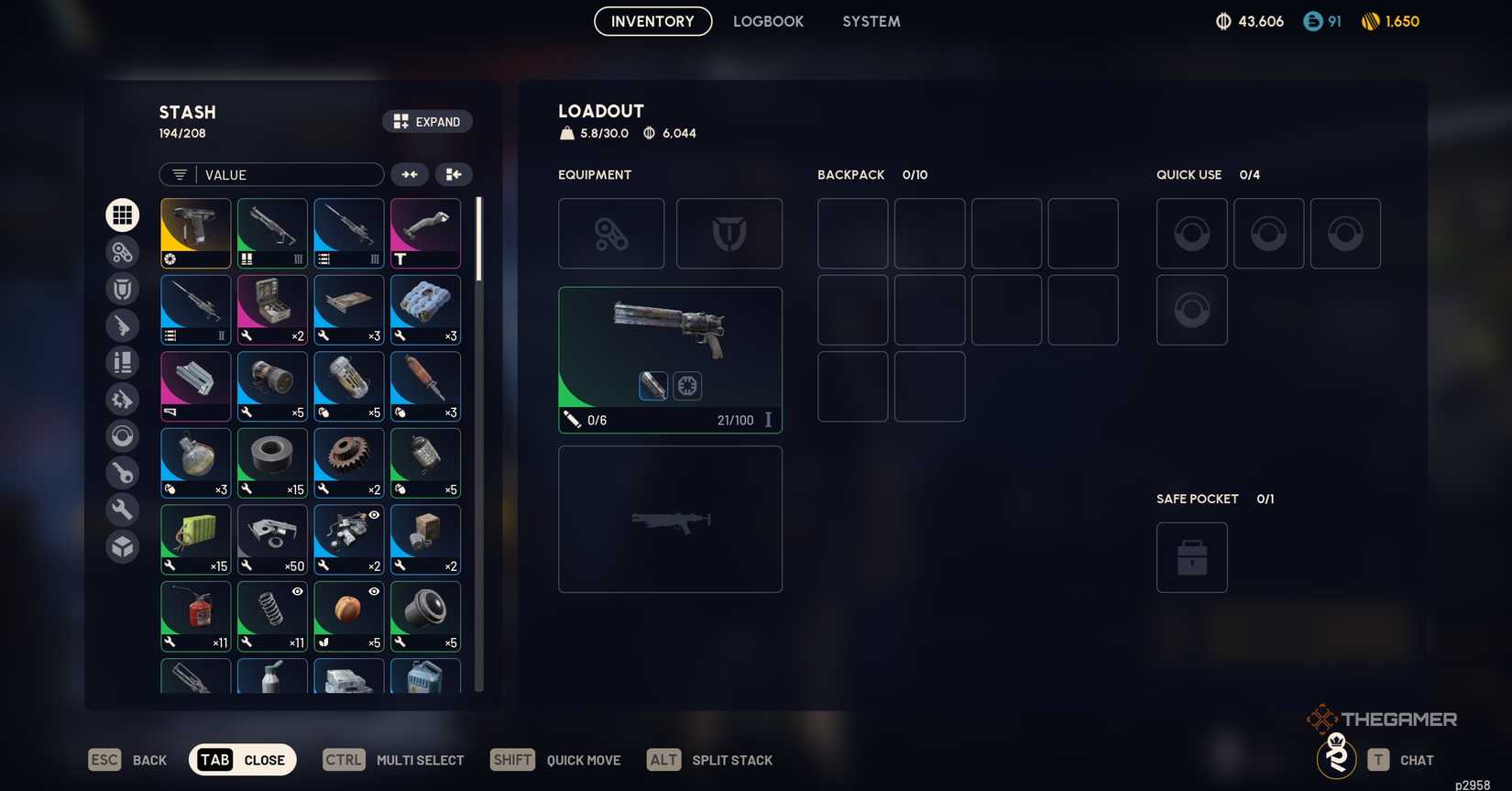
Task: Click the eye marker on the spring item
Action: pos(296,592)
